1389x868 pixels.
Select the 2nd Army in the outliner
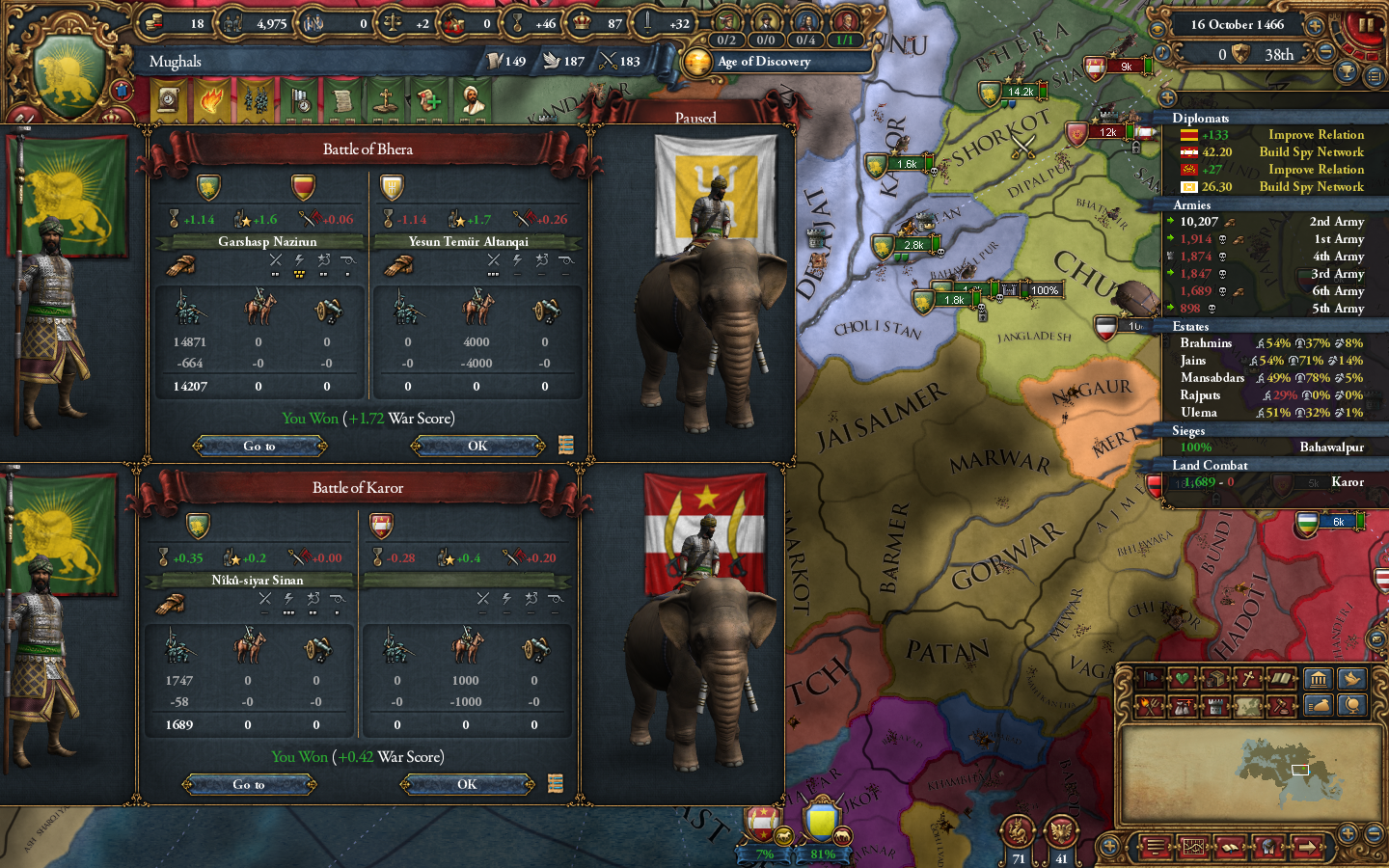(1283, 221)
